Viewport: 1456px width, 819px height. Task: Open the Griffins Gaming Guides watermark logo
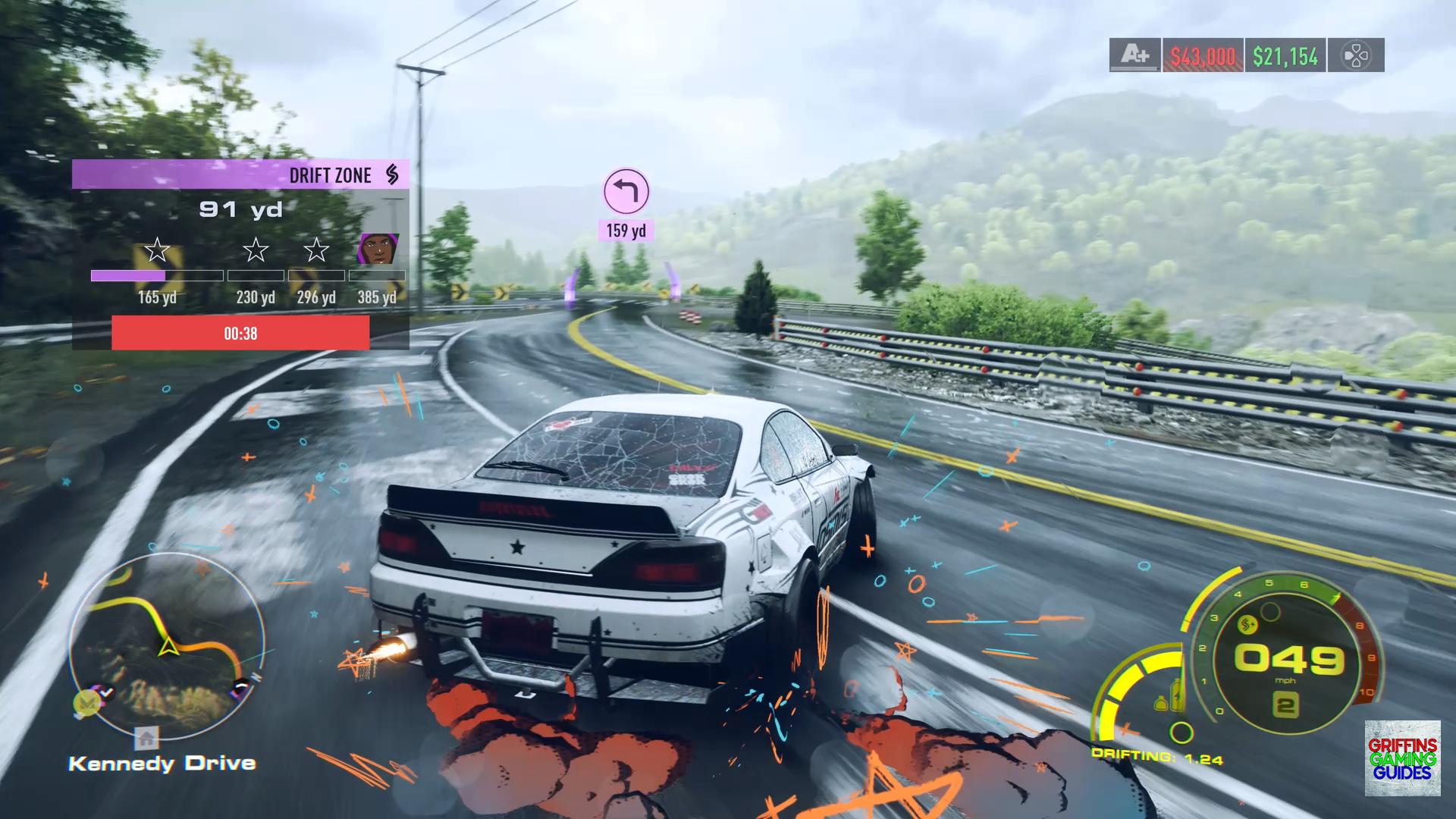(x=1402, y=758)
